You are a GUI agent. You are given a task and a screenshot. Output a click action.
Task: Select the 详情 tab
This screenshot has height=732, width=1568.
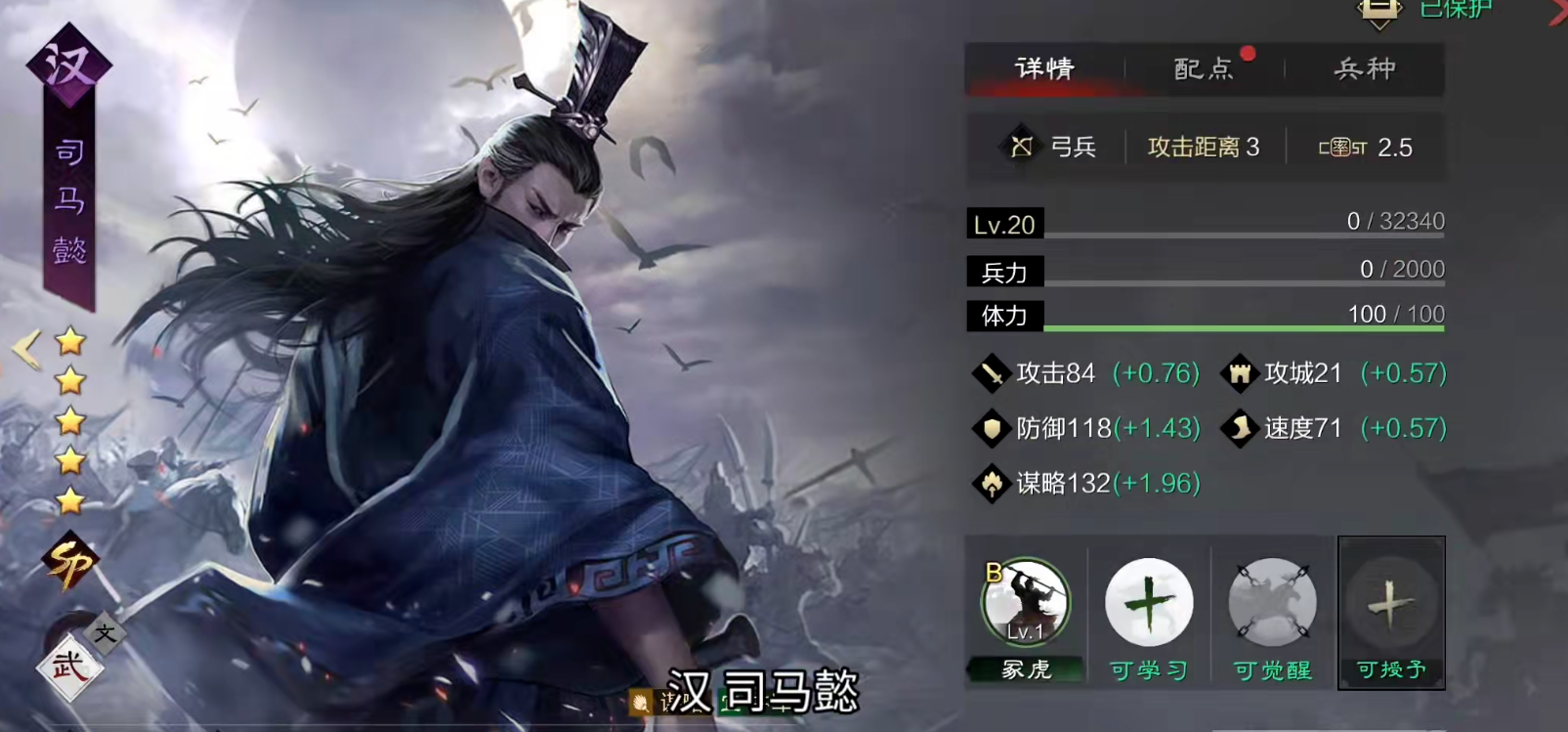(1045, 69)
